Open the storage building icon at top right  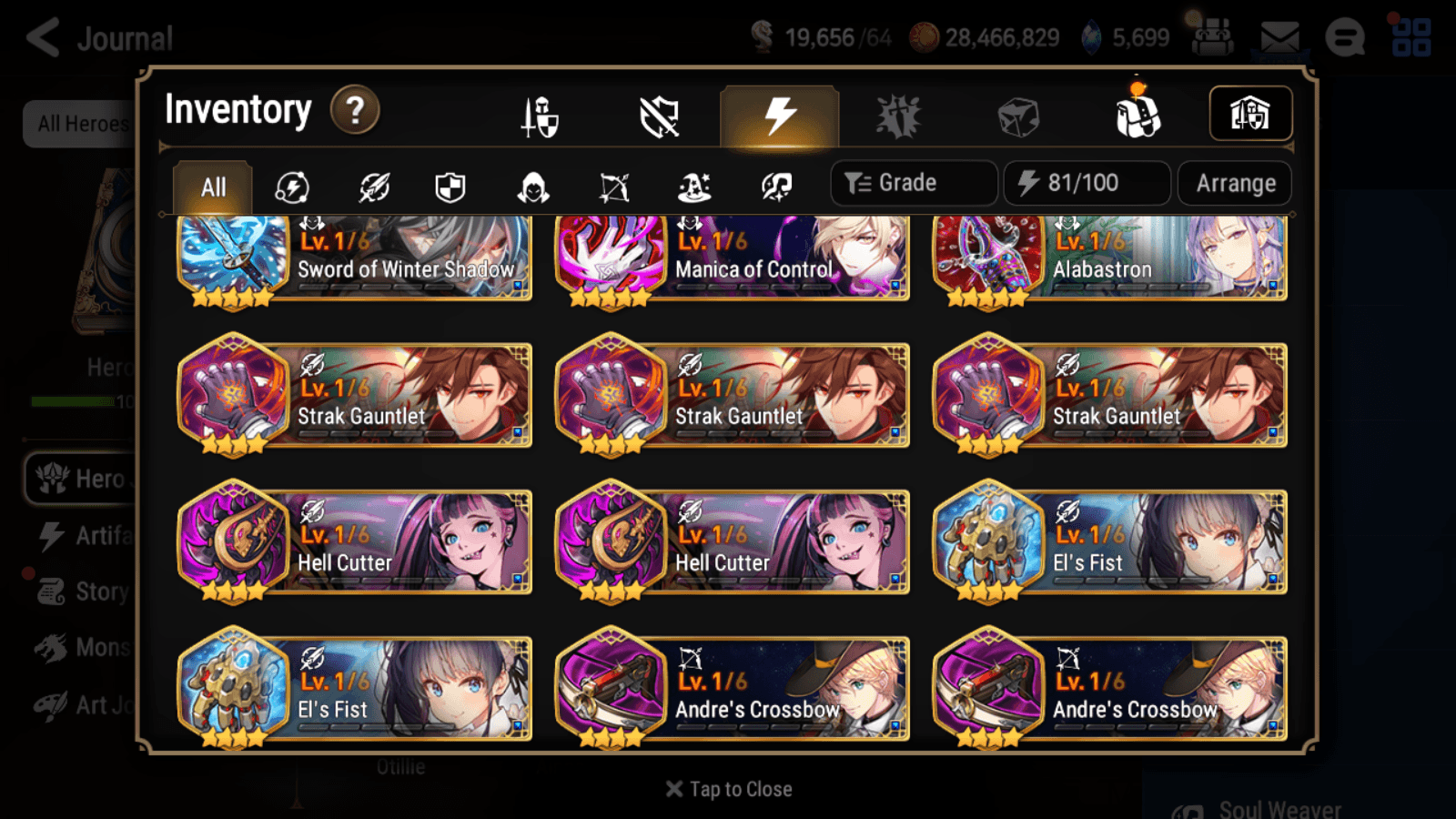coord(1249,112)
